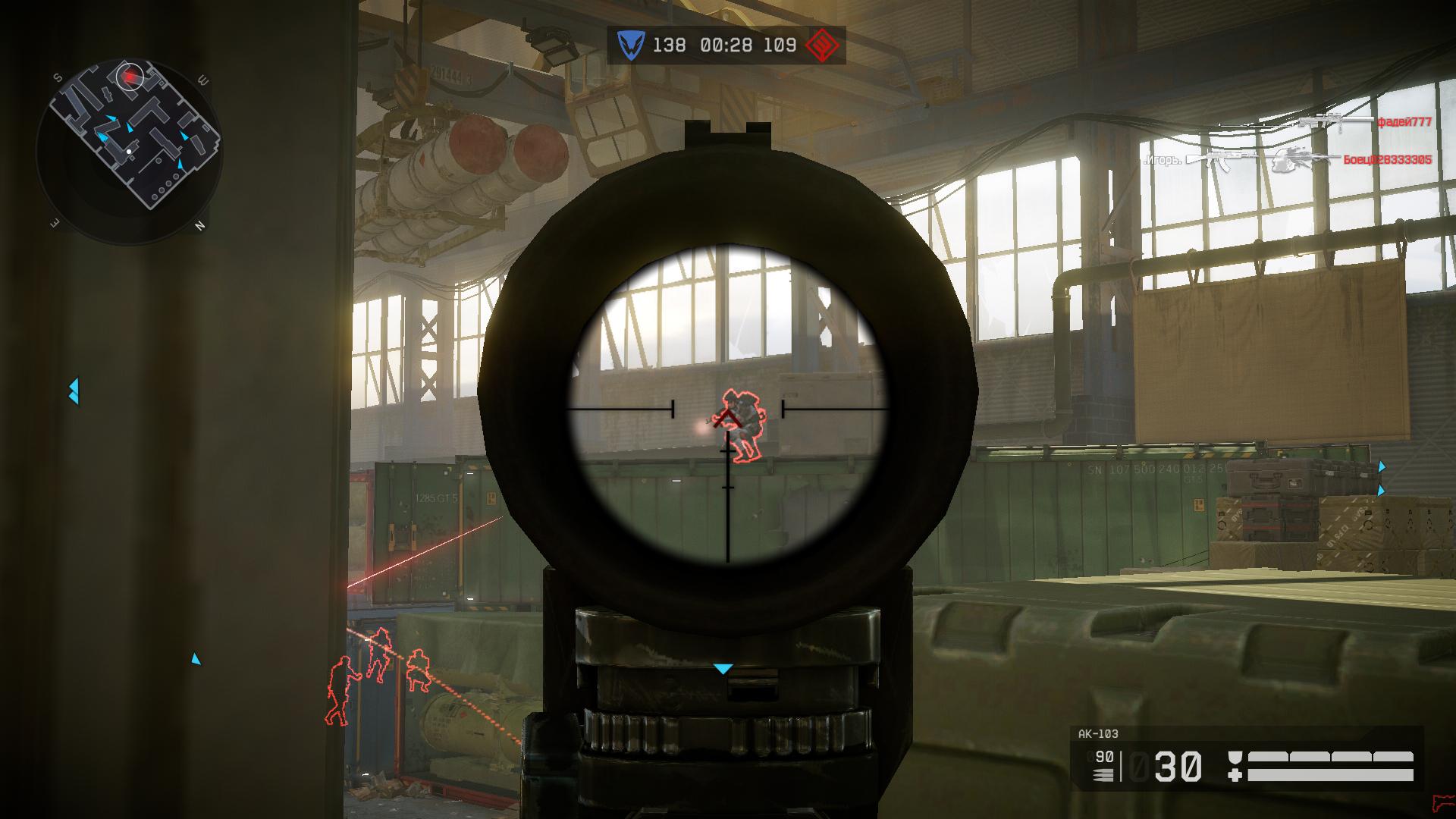This screenshot has height=819, width=1456.
Task: Click the .Игорь. killer name in feed
Action: pos(1163,160)
